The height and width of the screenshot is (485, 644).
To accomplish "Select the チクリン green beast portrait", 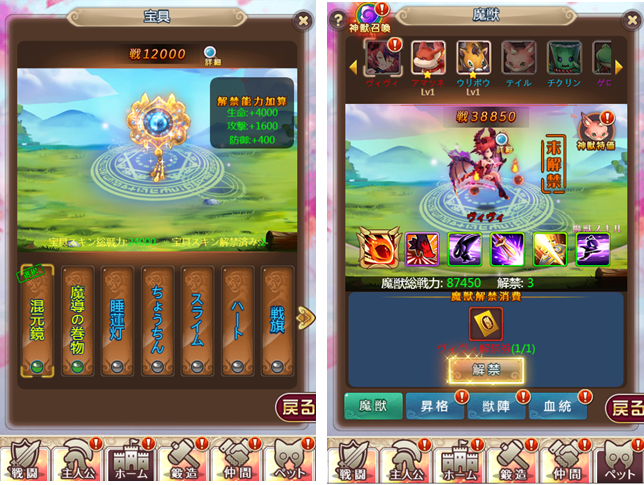I will [x=563, y=58].
